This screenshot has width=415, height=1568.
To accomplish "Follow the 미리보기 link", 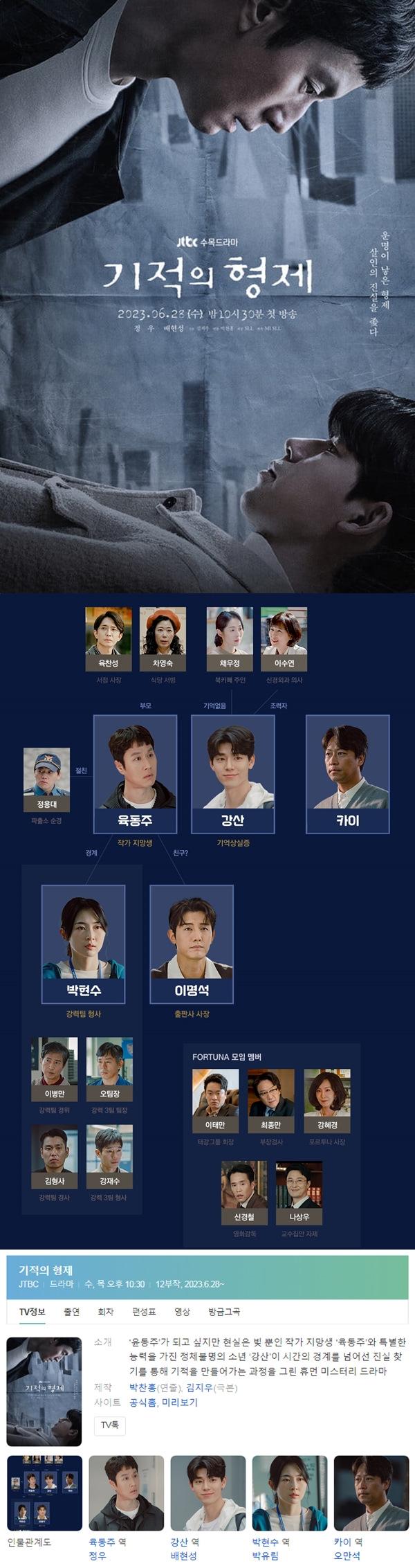I will 180,1402.
